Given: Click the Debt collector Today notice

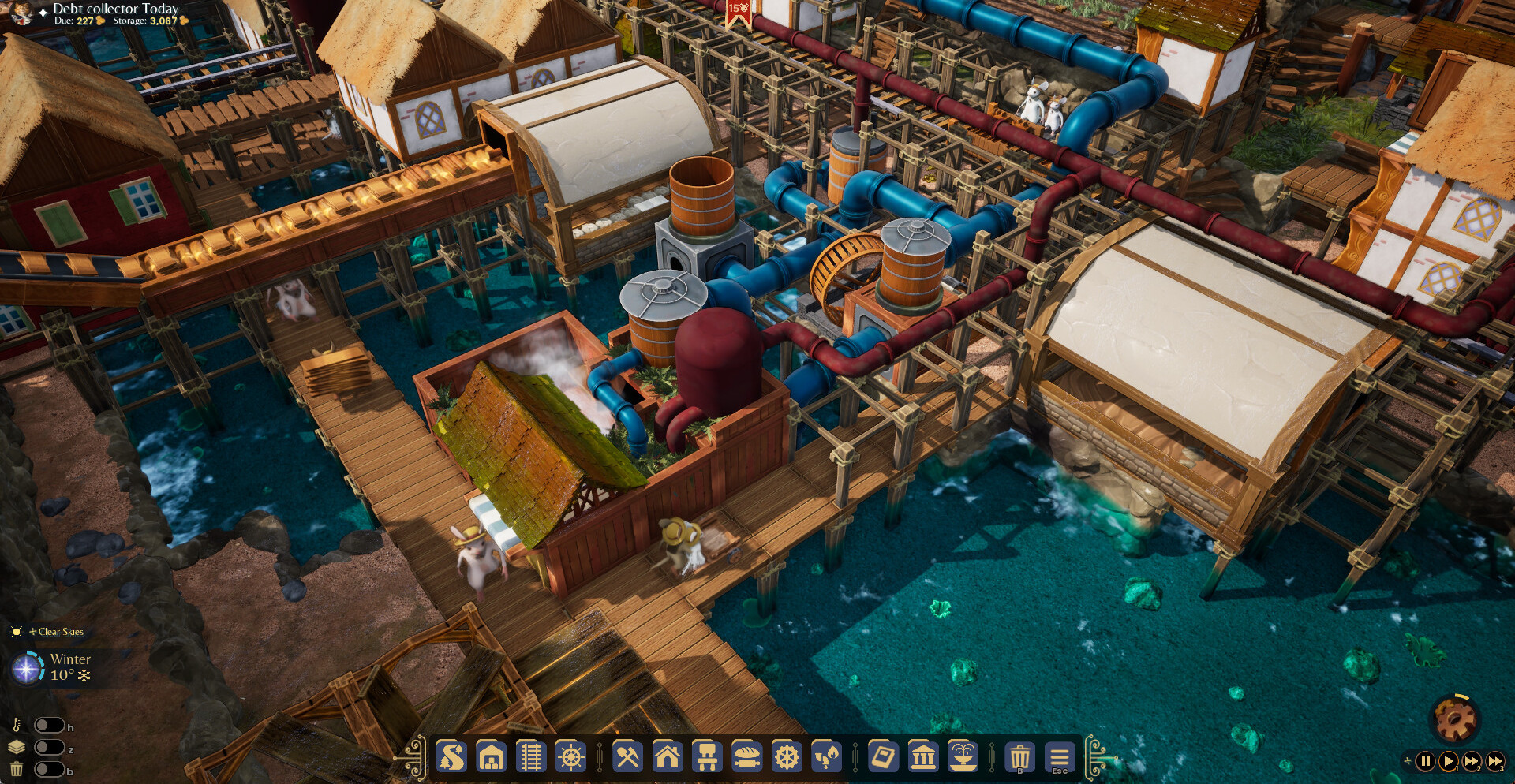Looking at the screenshot, I should [x=115, y=9].
